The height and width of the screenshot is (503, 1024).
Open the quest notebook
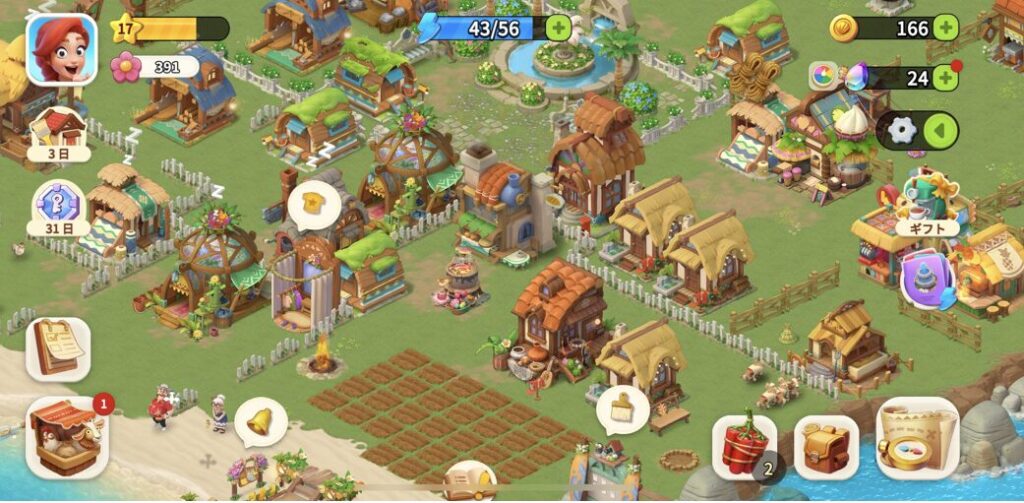pyautogui.click(x=57, y=348)
